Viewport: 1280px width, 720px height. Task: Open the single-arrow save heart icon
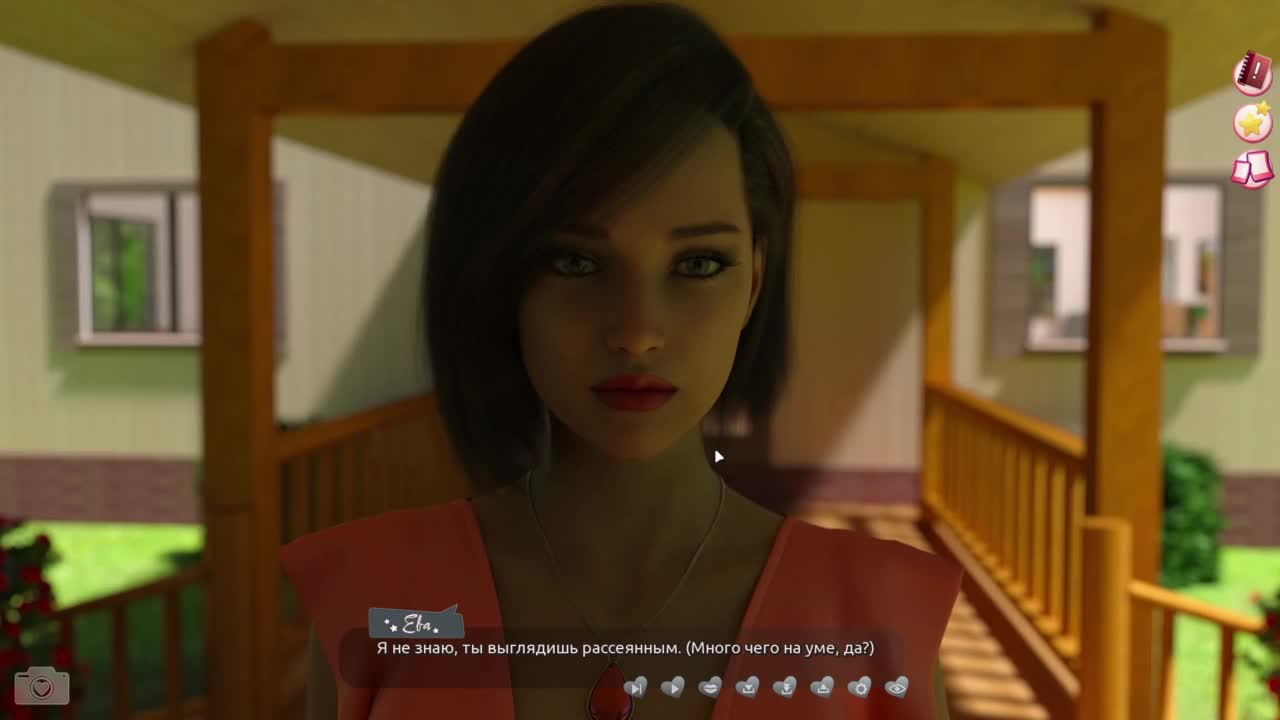[747, 687]
